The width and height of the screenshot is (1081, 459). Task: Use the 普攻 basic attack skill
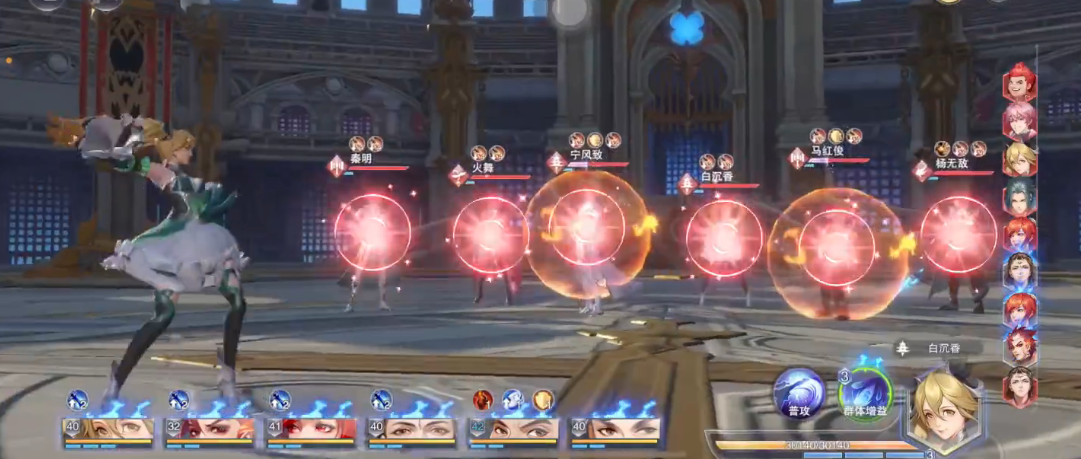798,393
